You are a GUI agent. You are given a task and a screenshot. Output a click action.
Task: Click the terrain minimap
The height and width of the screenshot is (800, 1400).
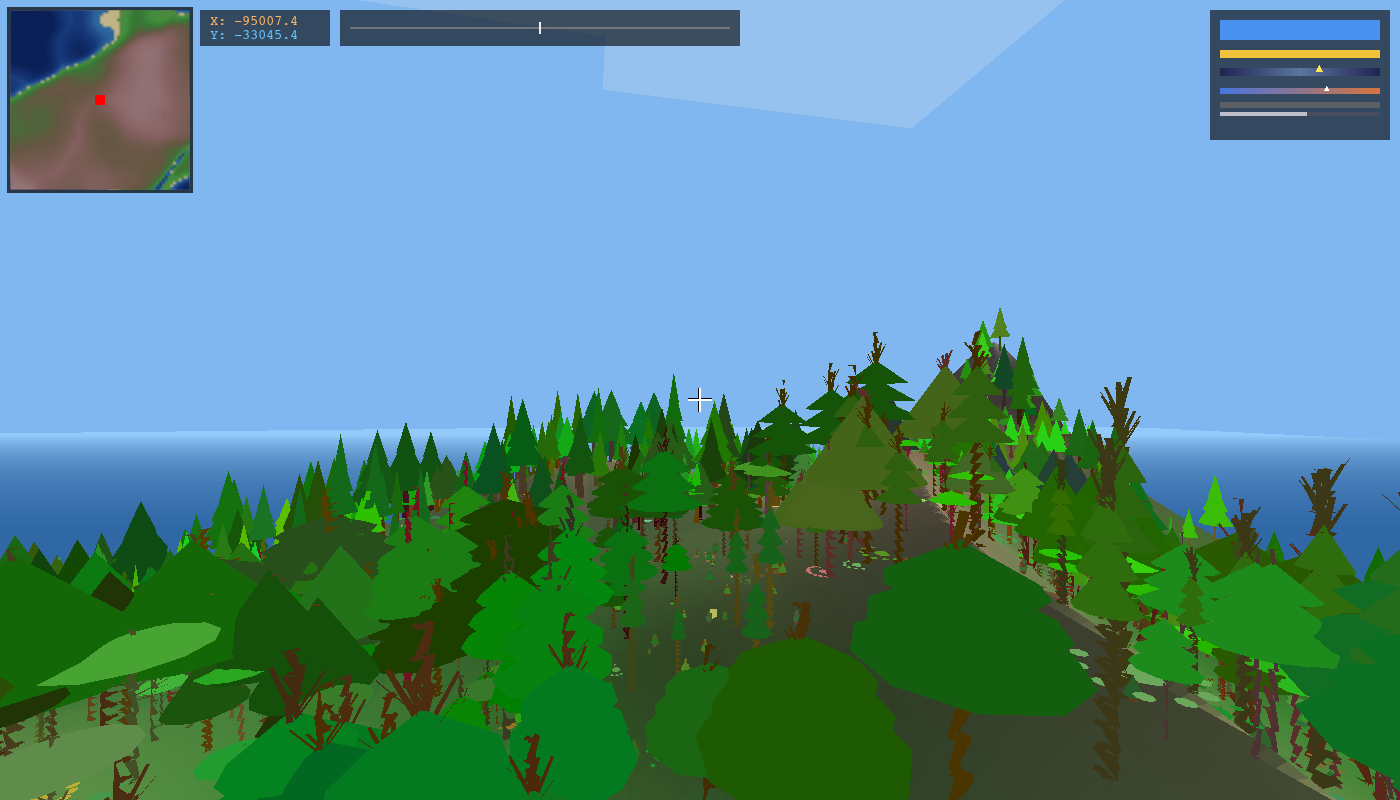tap(100, 100)
